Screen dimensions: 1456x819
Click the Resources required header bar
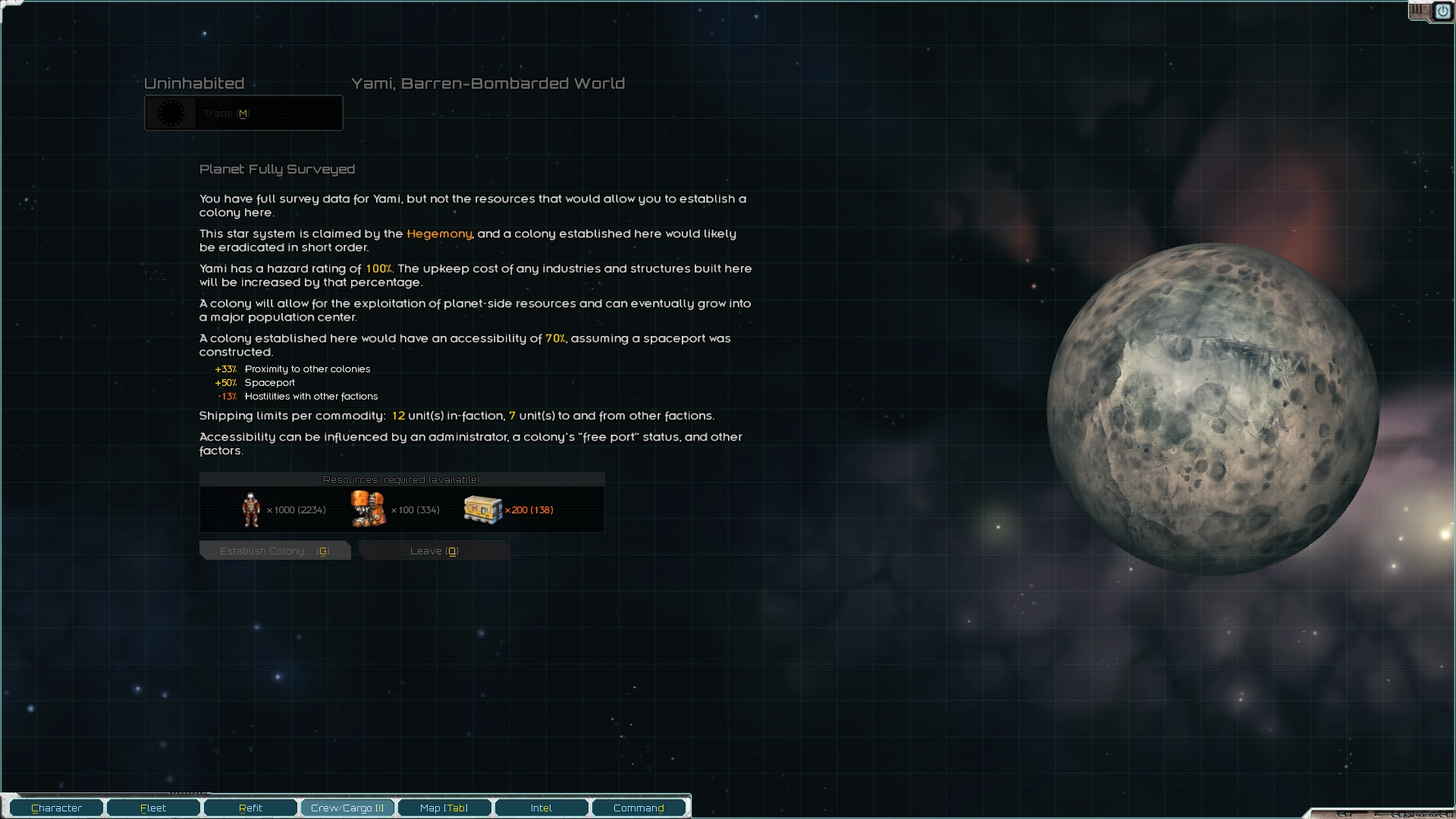pyautogui.click(x=401, y=479)
